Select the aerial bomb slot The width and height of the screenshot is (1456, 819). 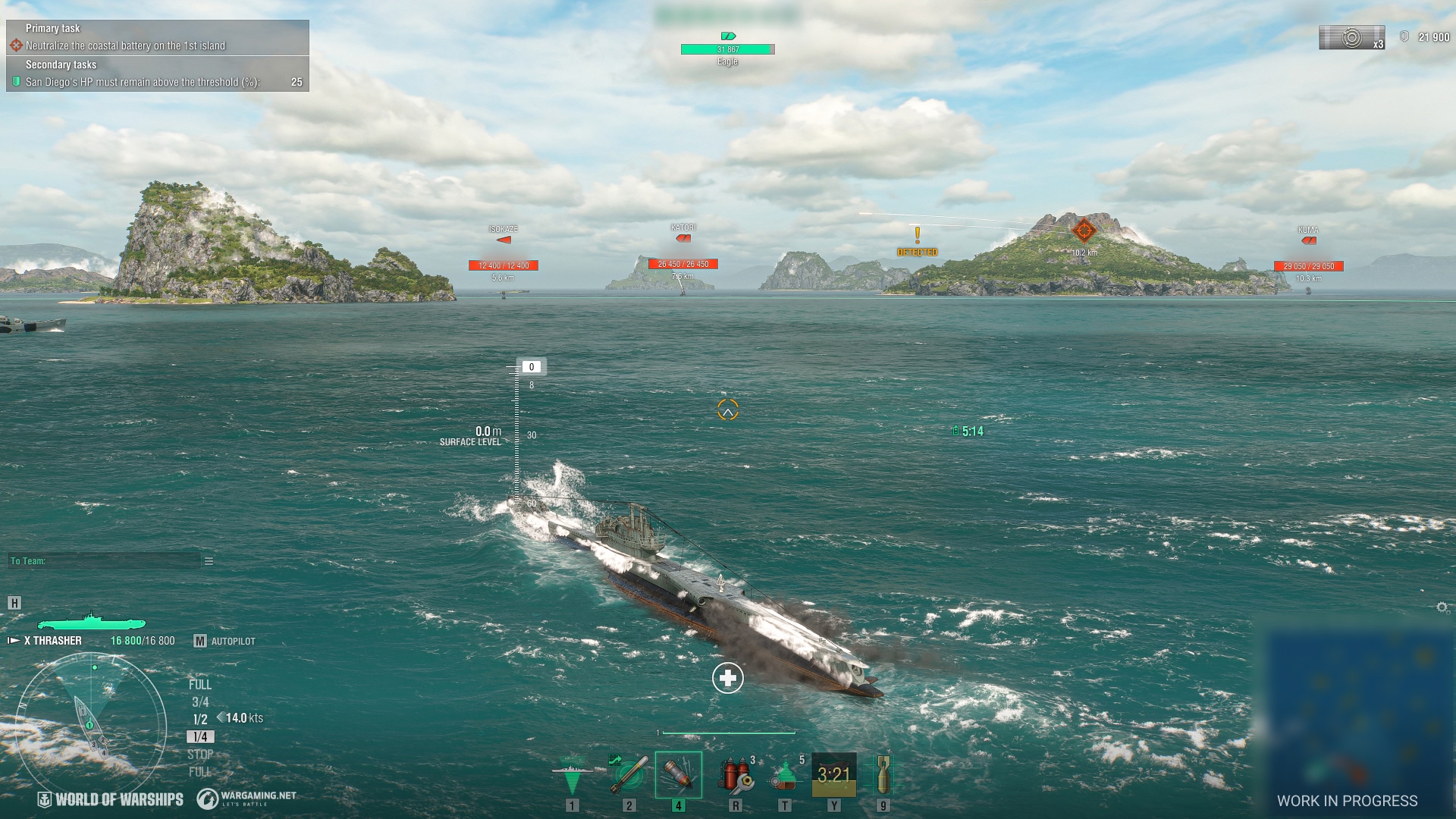(x=883, y=775)
